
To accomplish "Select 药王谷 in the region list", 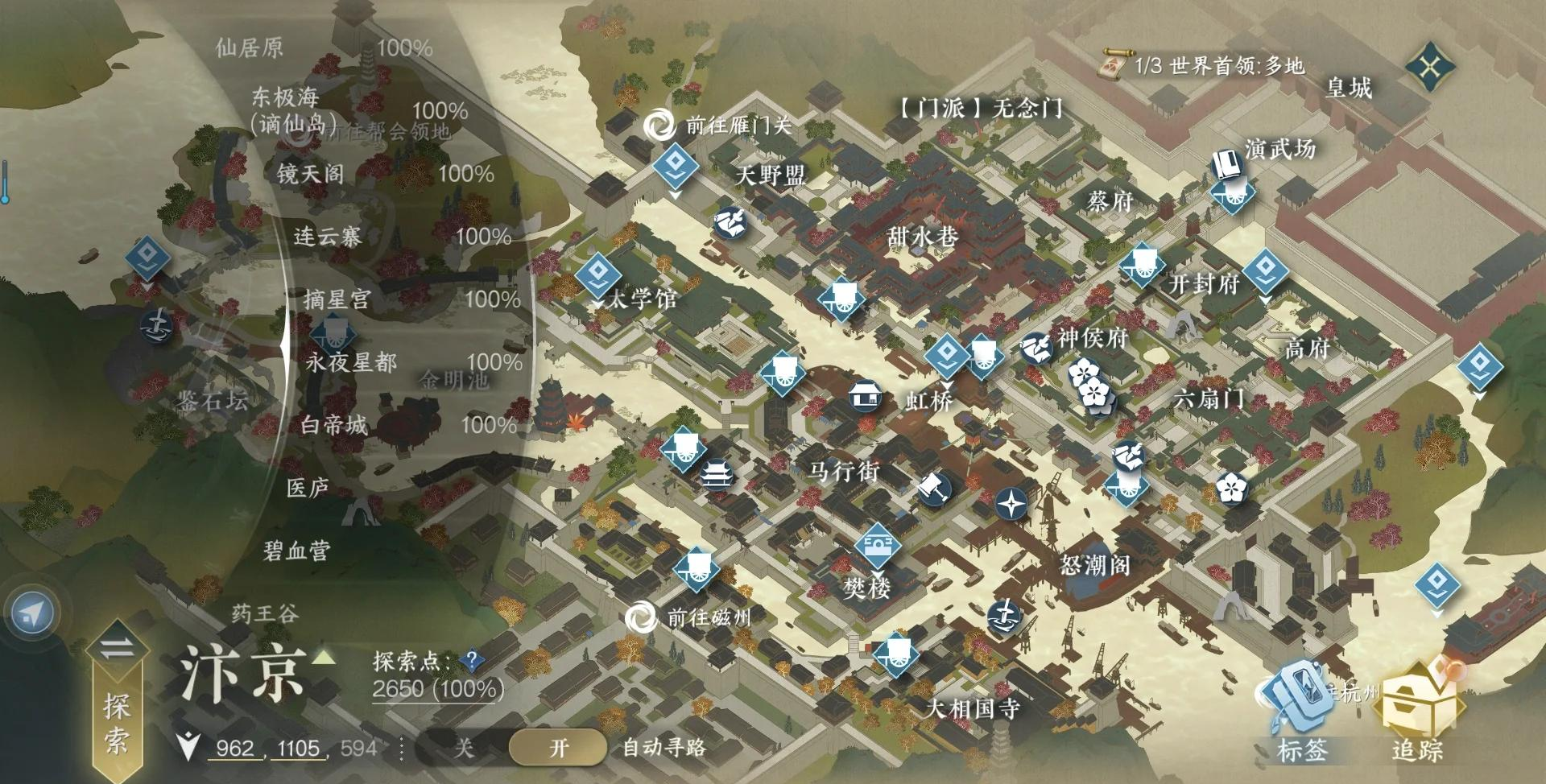I will tap(265, 614).
